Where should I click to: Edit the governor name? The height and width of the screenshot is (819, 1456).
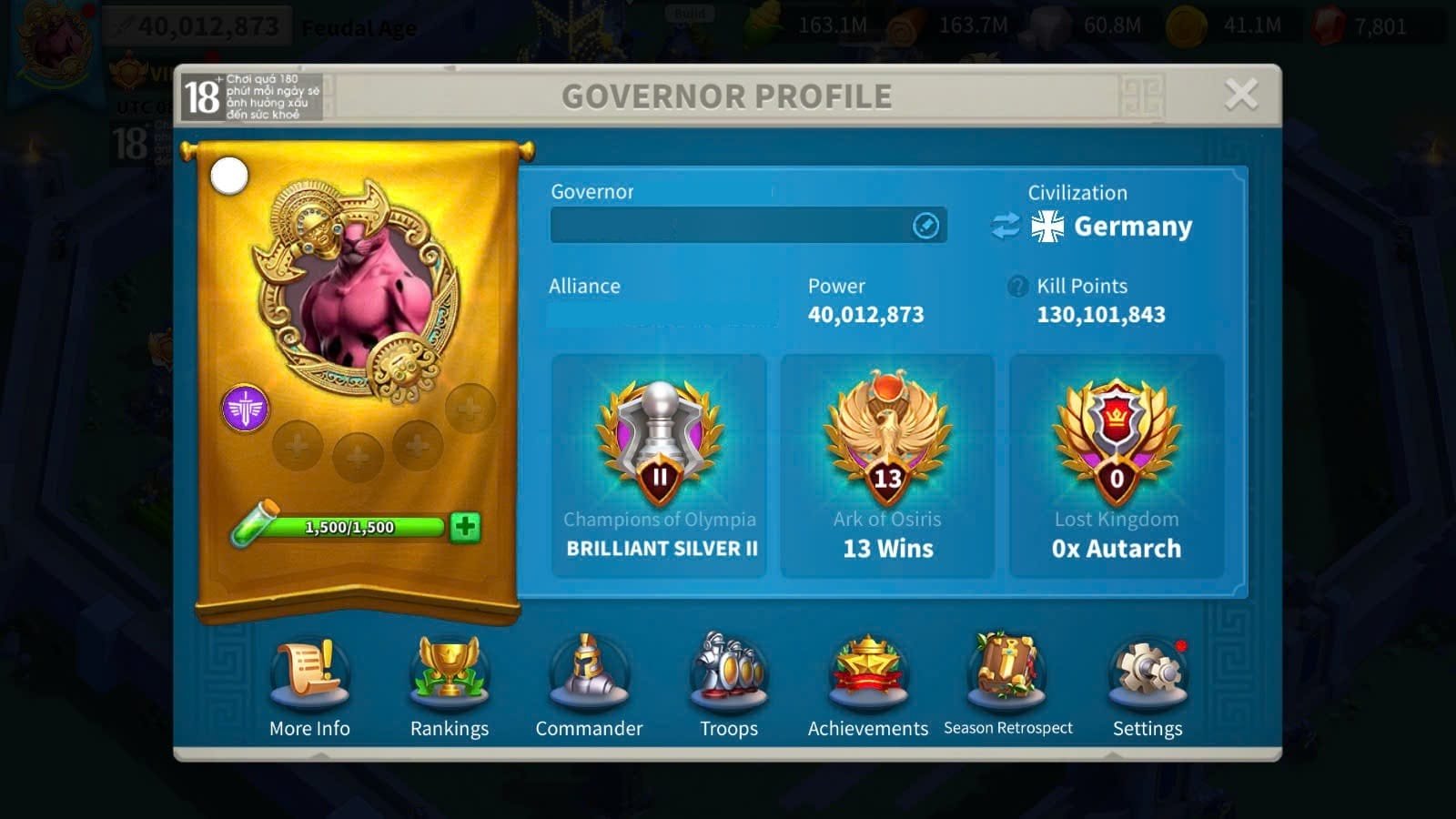[925, 226]
